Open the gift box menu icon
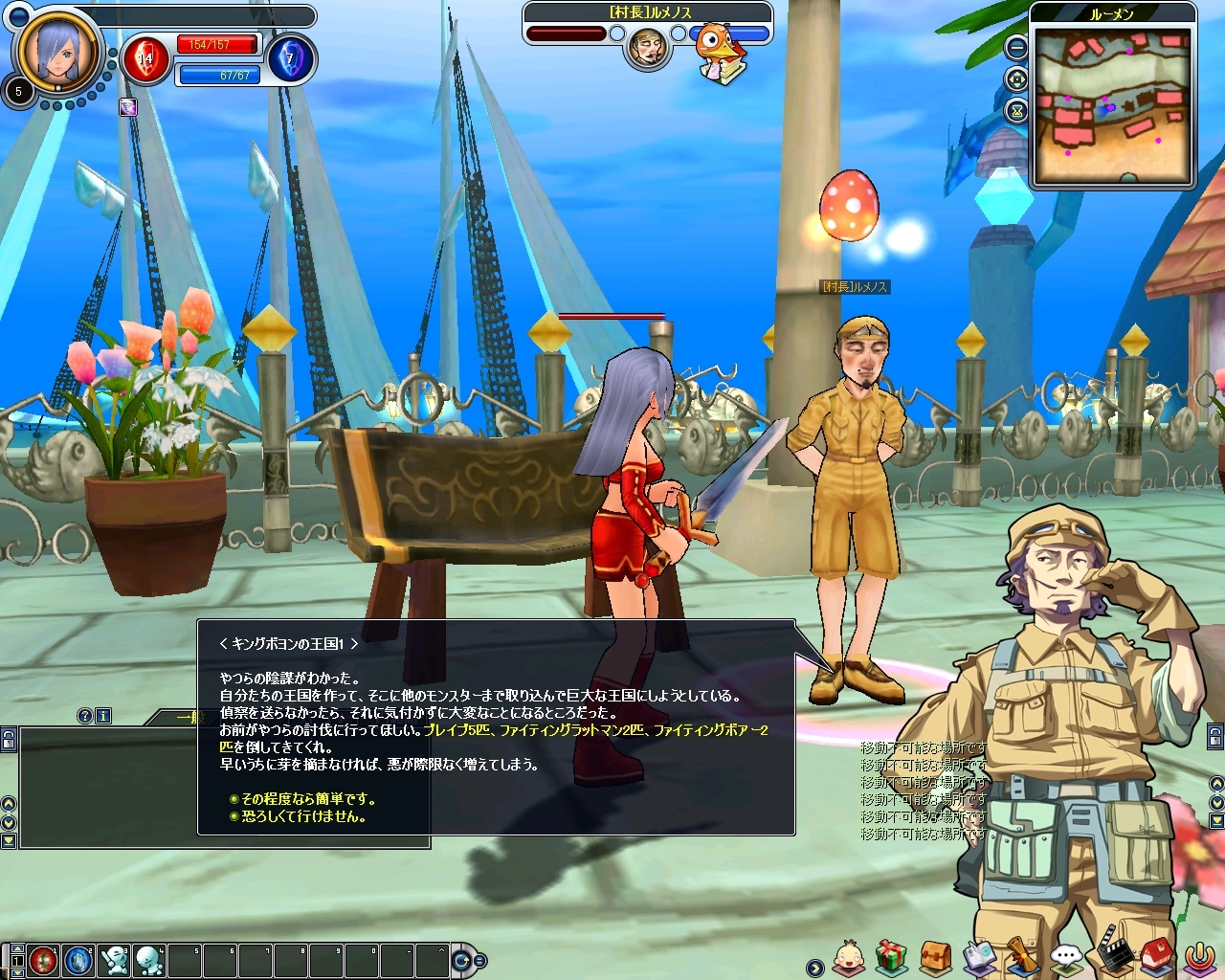This screenshot has height=980, width=1225. pos(891,956)
